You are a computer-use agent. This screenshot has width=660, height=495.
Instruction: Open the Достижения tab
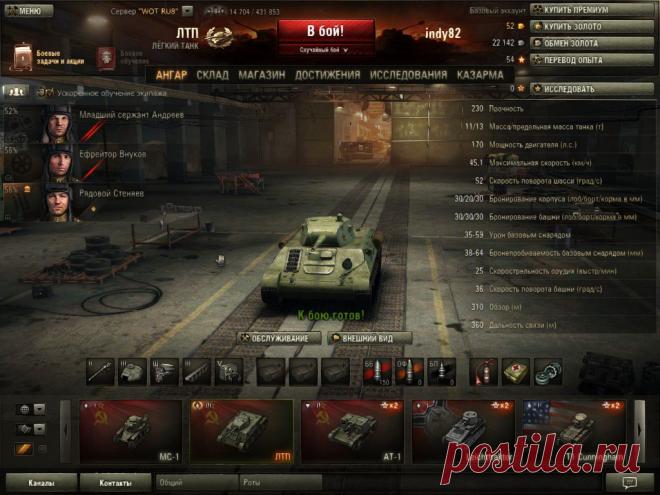[x=328, y=75]
